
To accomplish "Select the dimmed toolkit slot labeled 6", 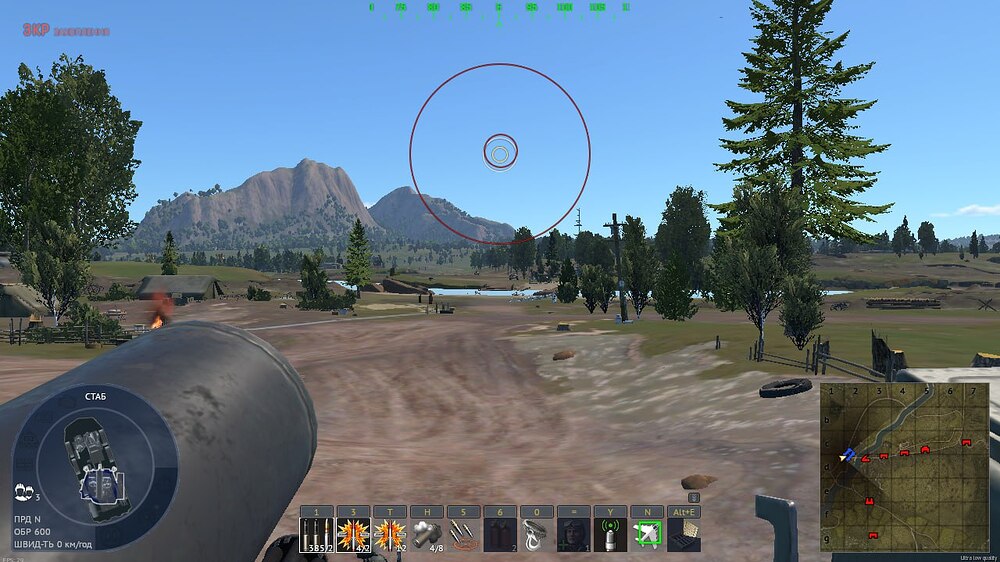I will coord(500,535).
